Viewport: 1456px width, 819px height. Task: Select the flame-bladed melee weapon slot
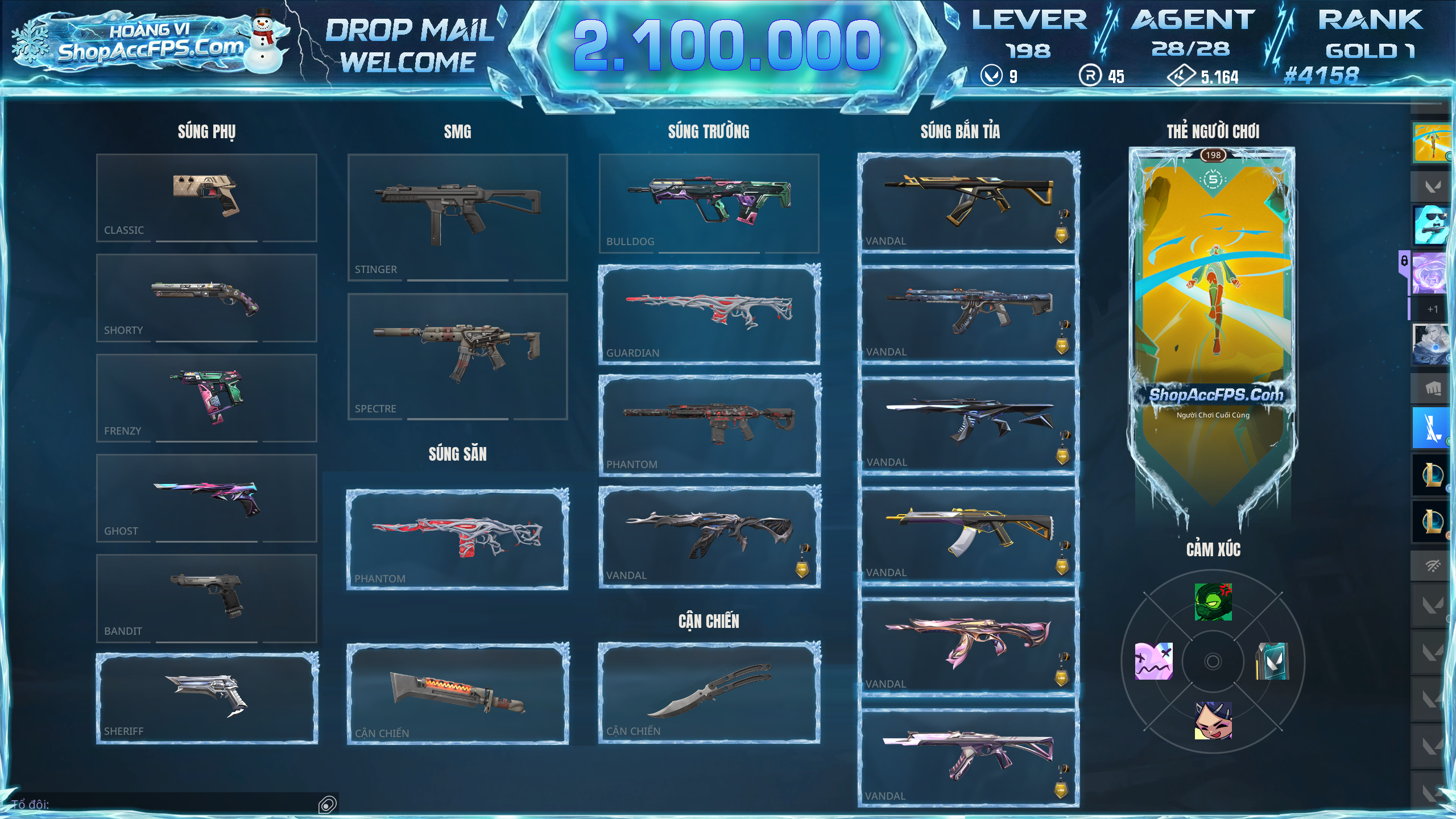[457, 694]
